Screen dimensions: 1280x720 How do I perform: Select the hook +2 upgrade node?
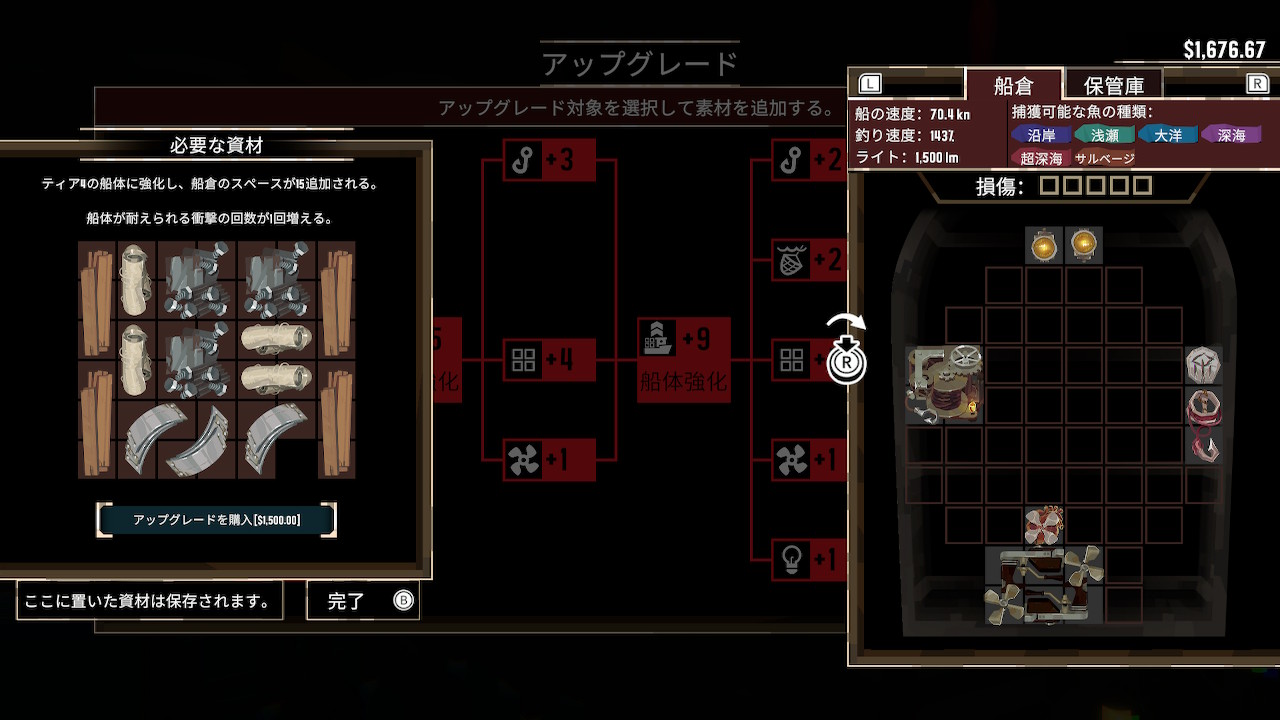click(x=805, y=160)
